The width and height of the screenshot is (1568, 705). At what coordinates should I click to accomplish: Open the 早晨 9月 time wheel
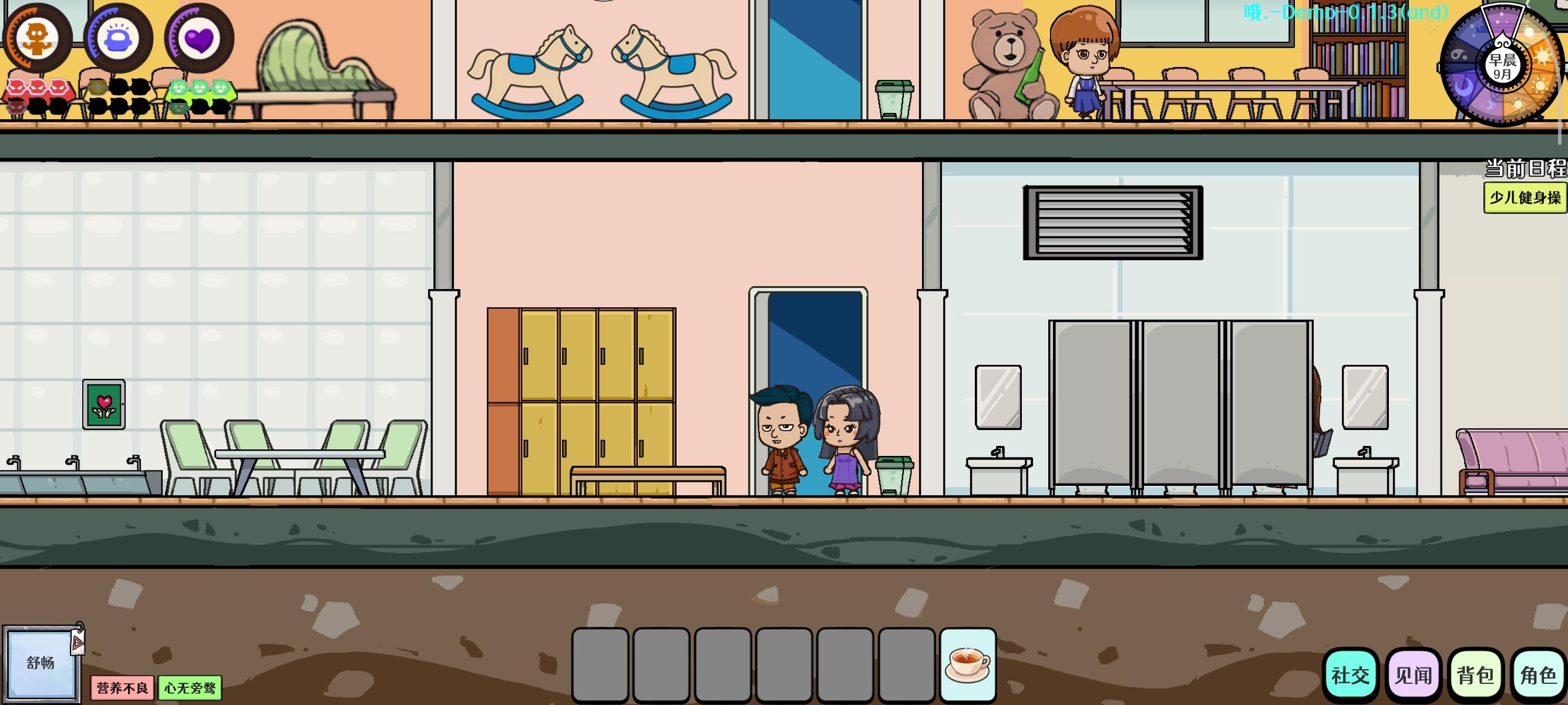coord(1502,67)
